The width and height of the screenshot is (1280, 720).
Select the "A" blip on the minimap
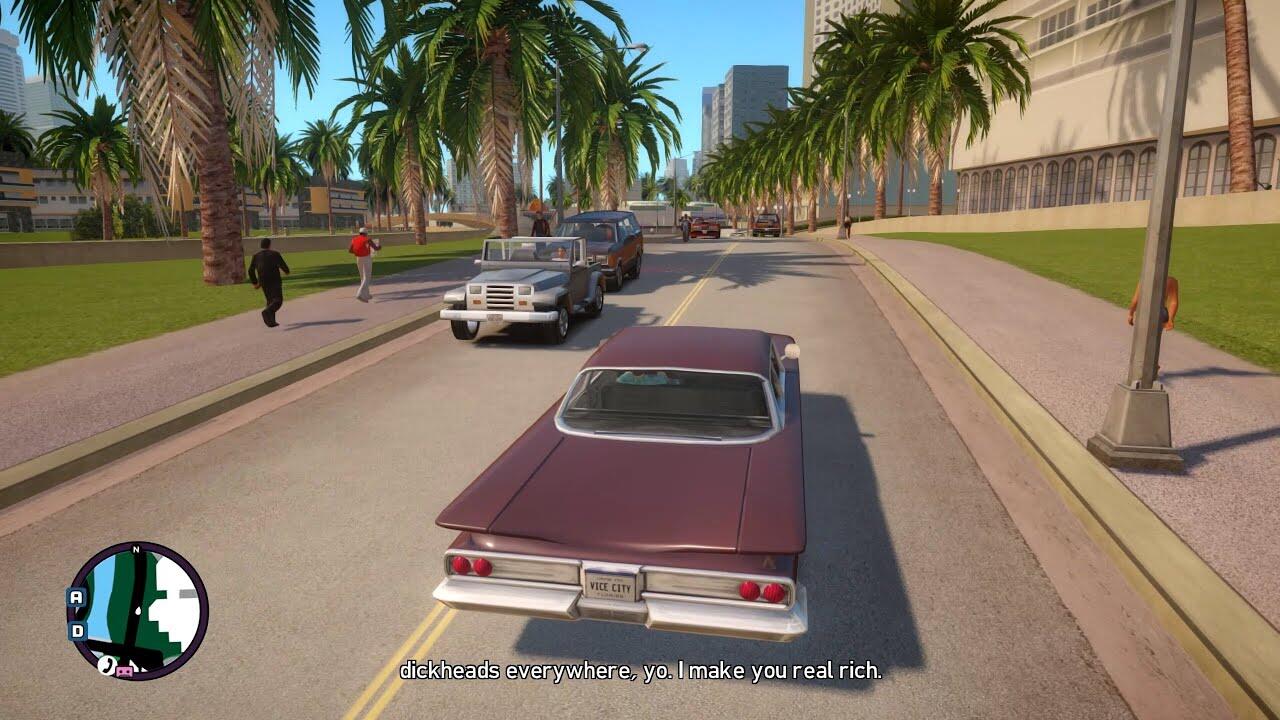click(x=77, y=596)
